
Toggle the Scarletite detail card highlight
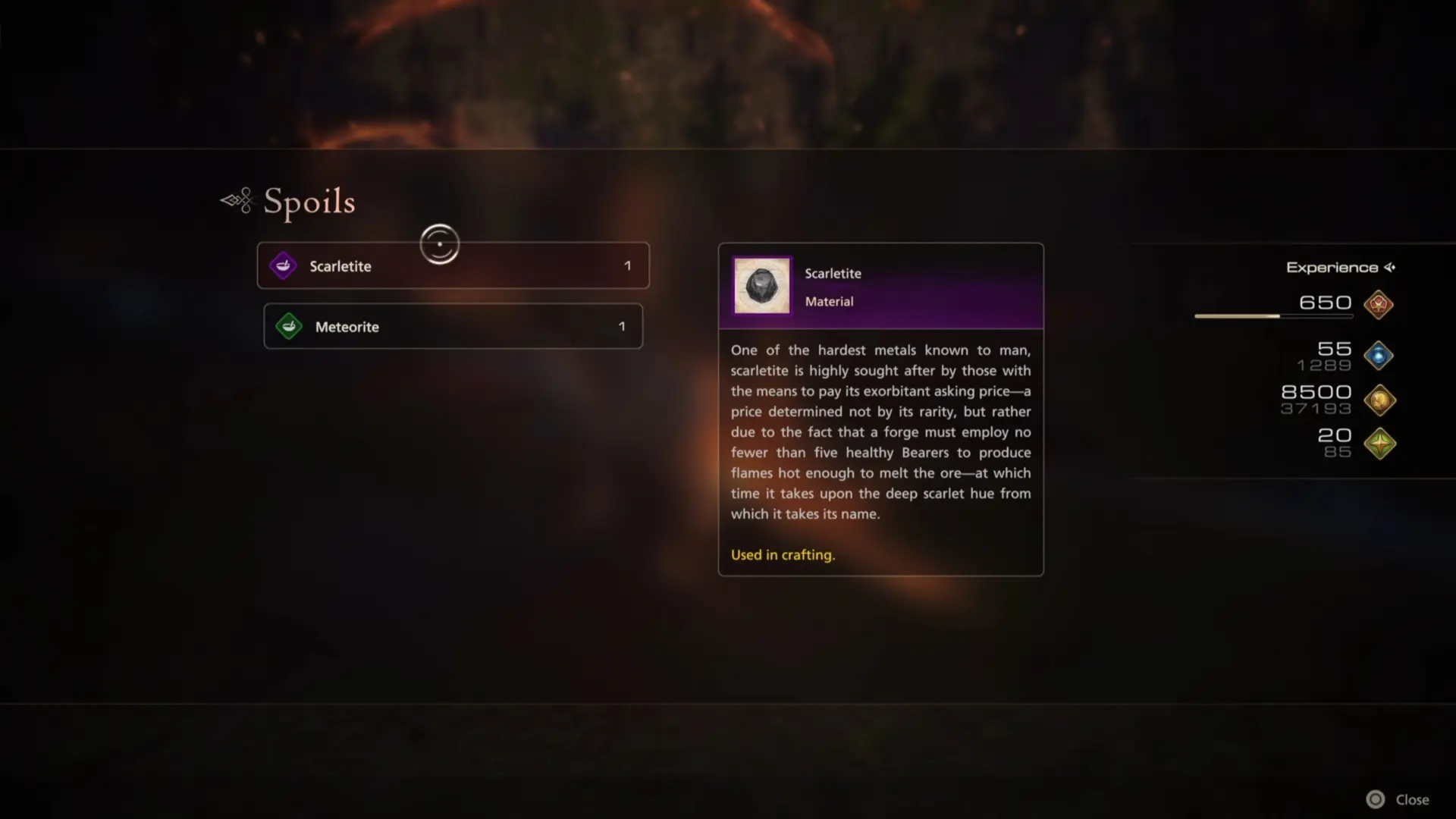point(880,286)
